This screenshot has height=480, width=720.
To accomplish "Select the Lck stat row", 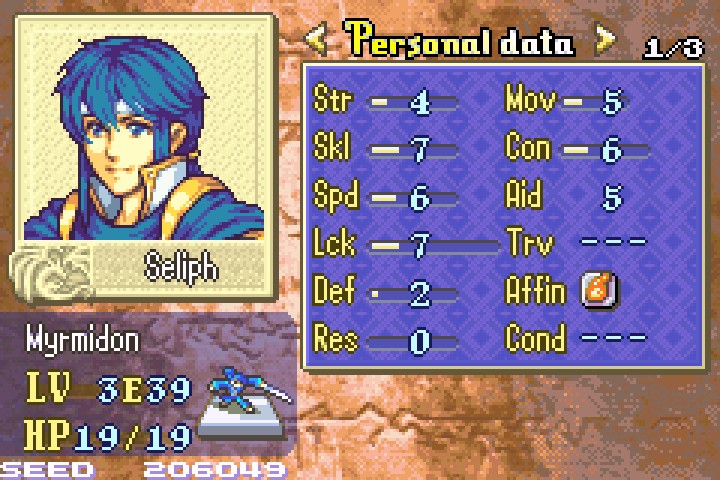I will [x=400, y=243].
